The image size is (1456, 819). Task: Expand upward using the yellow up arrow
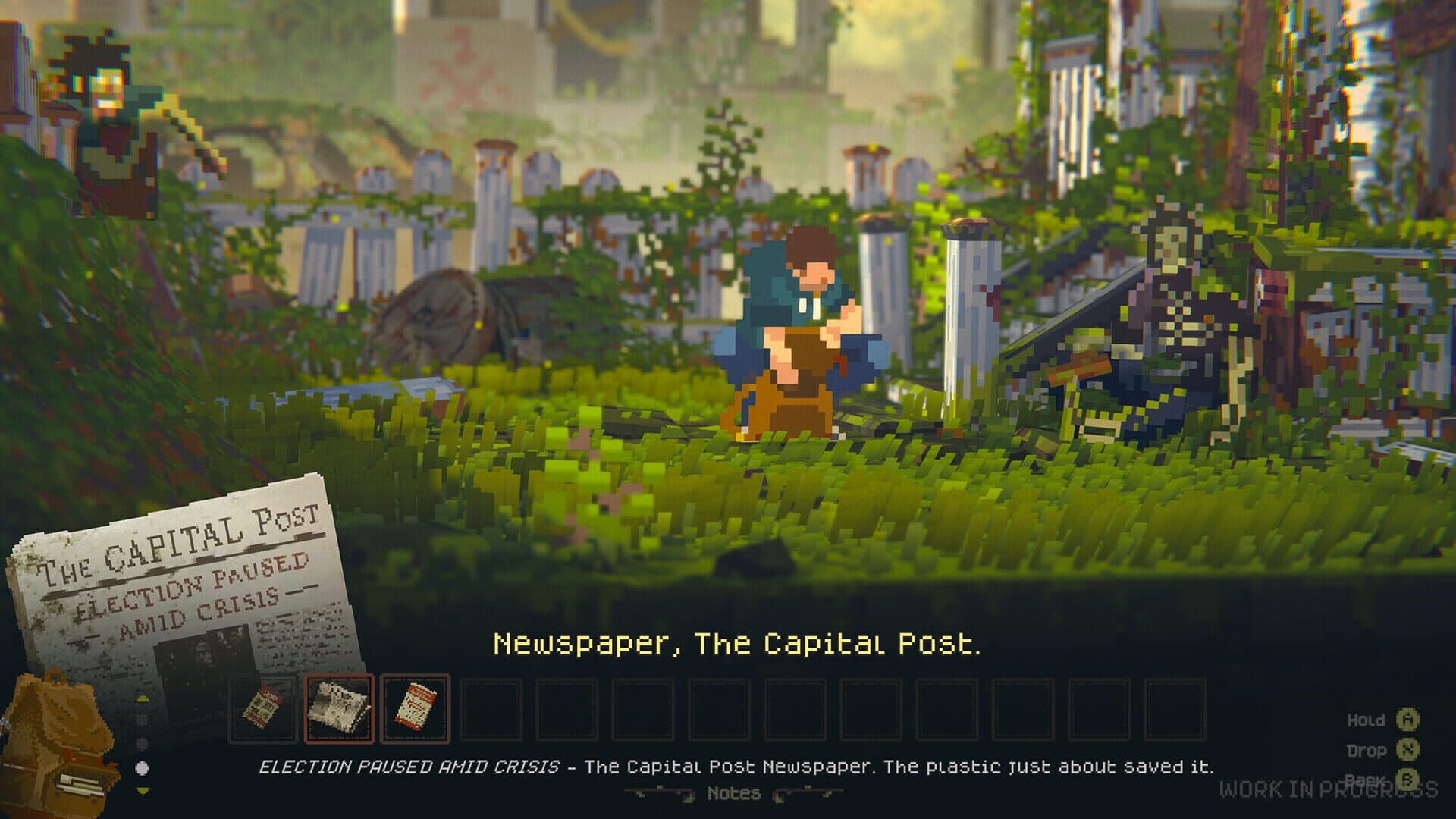tap(143, 698)
